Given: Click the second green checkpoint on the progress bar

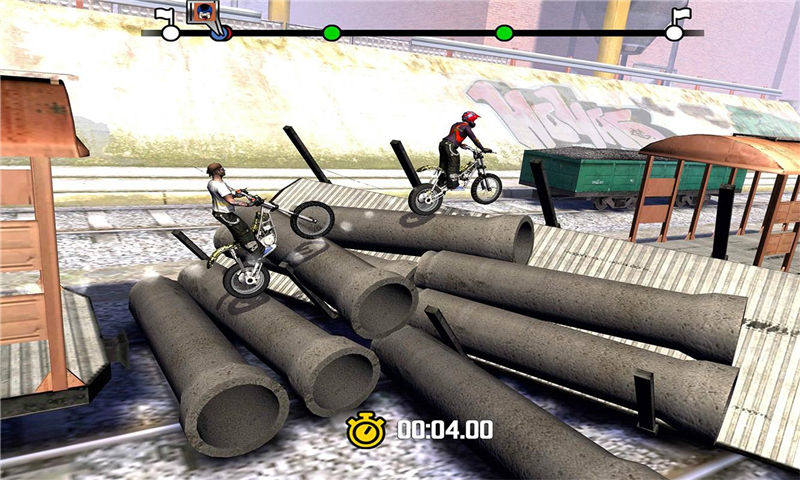Looking at the screenshot, I should (x=504, y=33).
